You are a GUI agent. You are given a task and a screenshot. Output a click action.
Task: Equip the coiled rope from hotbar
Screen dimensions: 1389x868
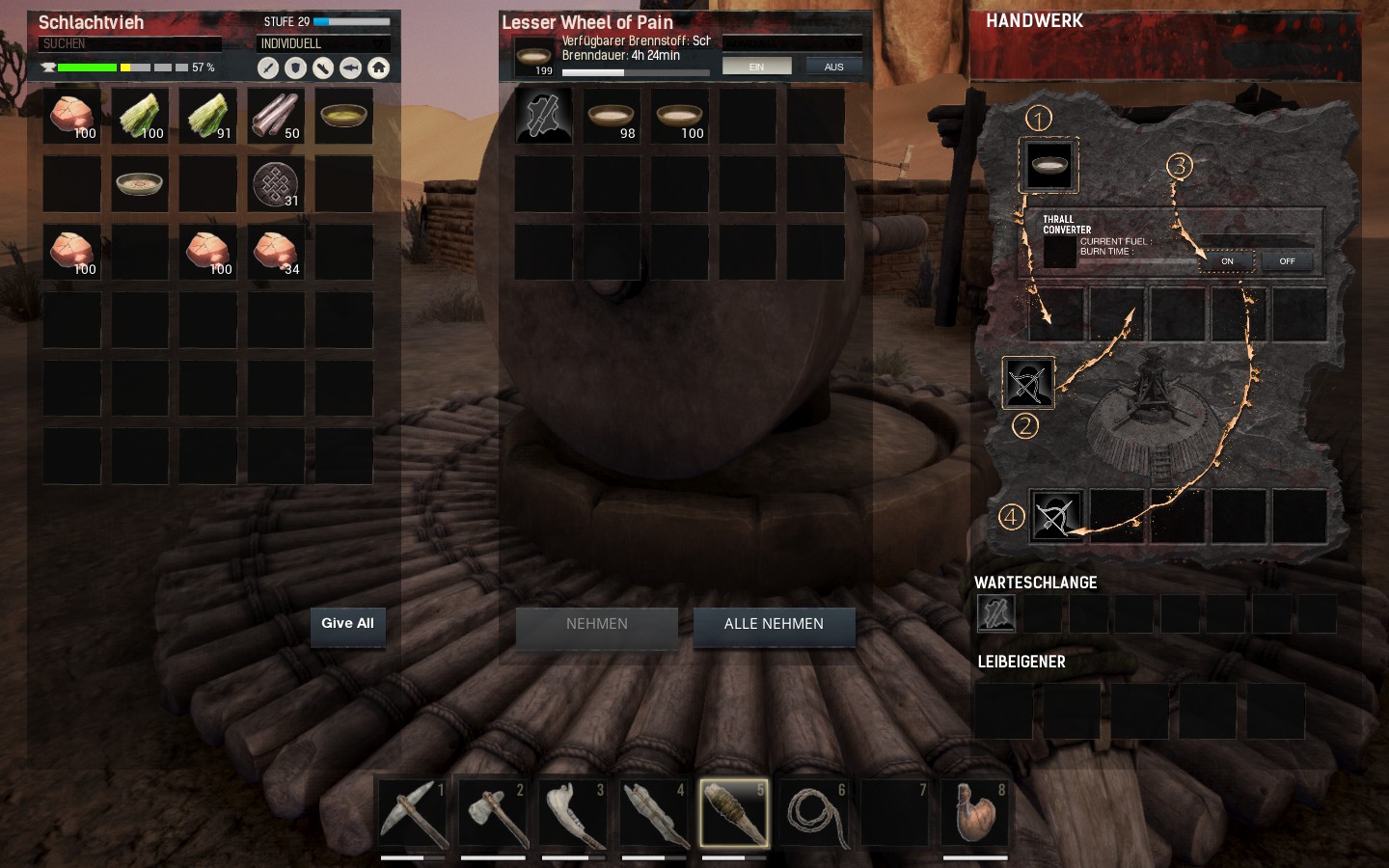[815, 813]
